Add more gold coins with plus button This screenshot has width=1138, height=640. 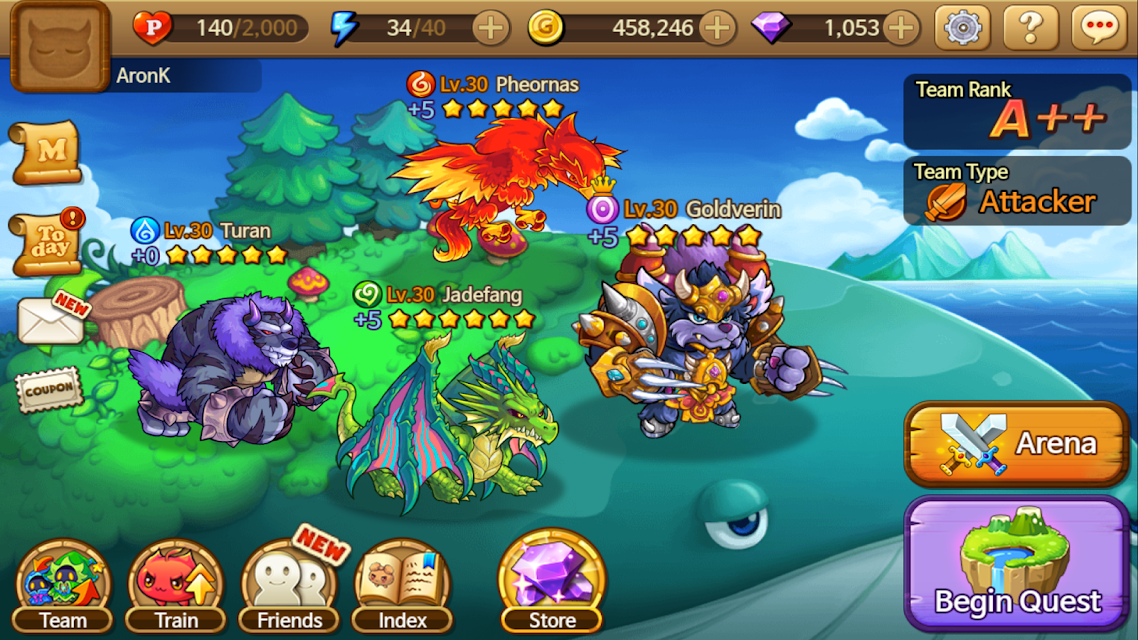[717, 28]
